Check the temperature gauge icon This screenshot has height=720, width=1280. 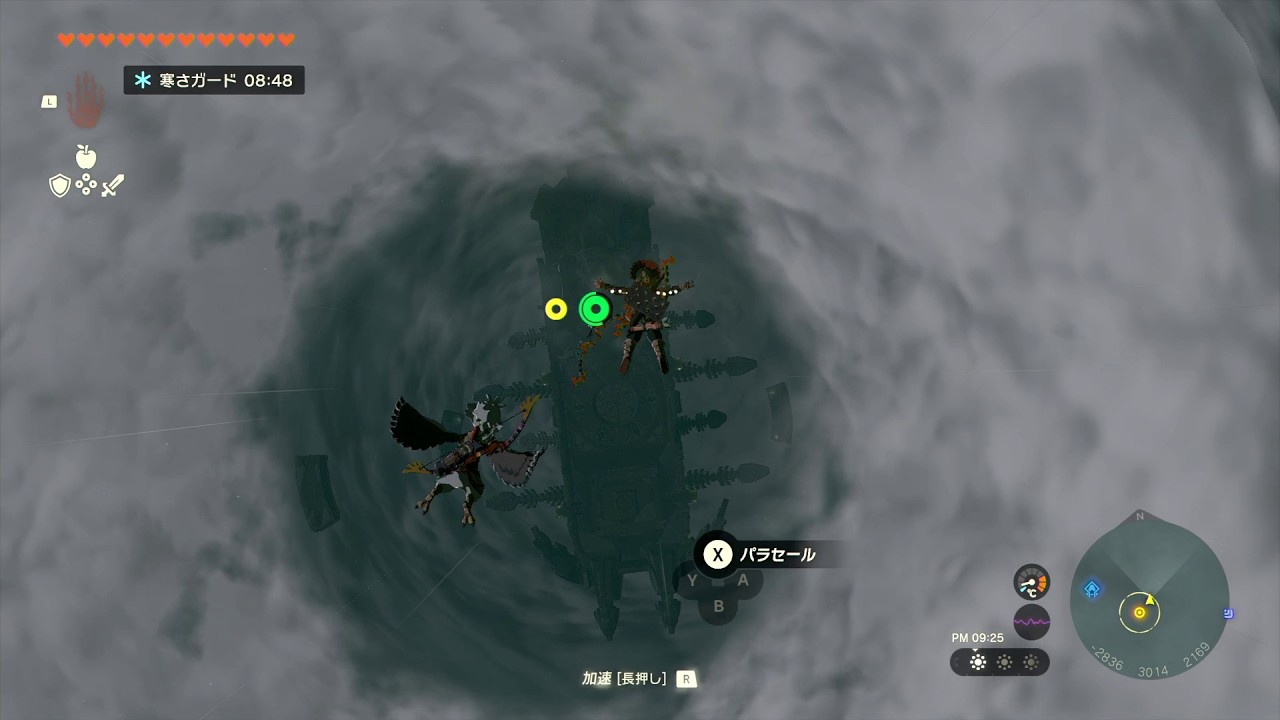click(x=1031, y=582)
